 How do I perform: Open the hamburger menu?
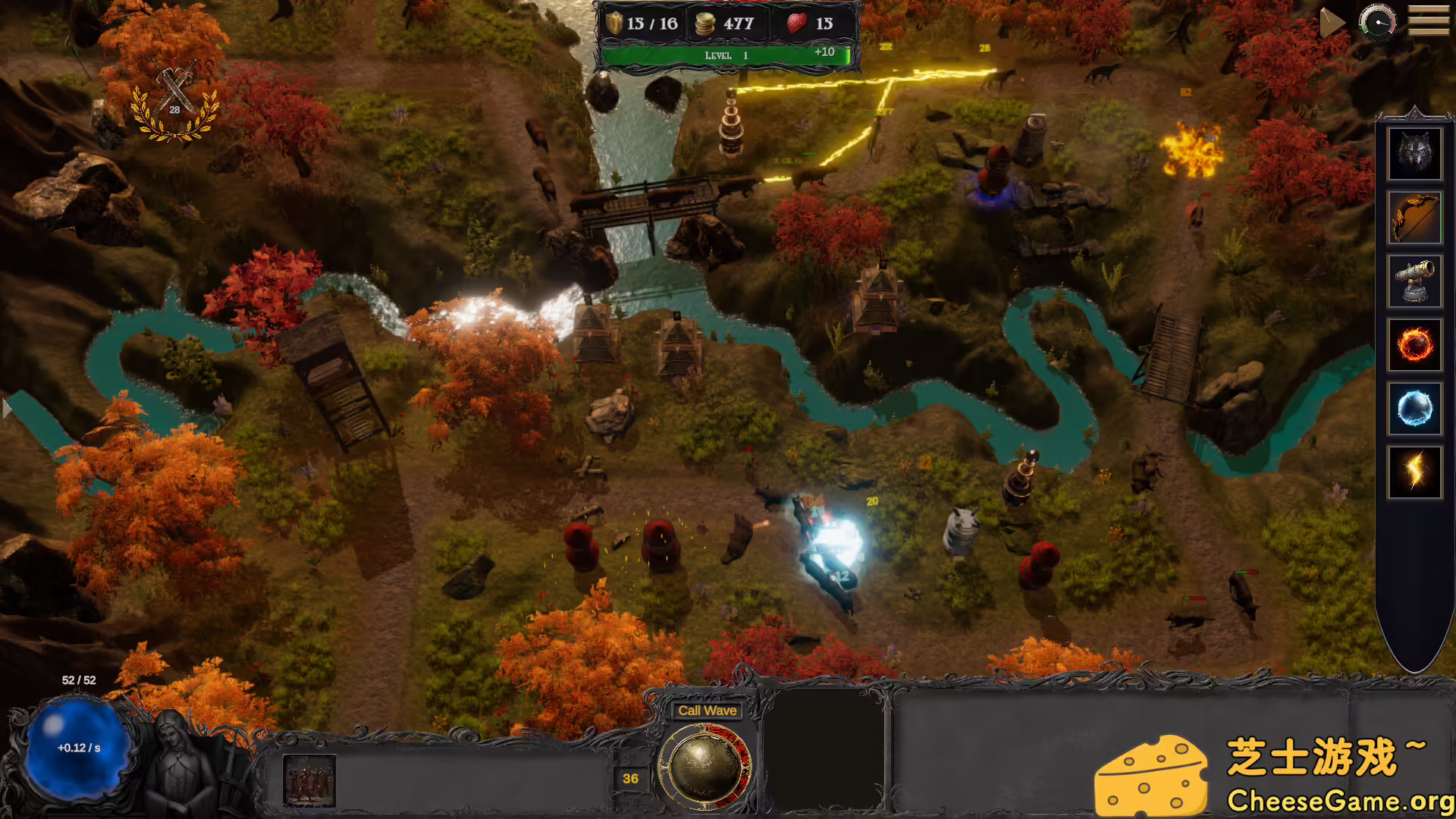[x=1428, y=21]
